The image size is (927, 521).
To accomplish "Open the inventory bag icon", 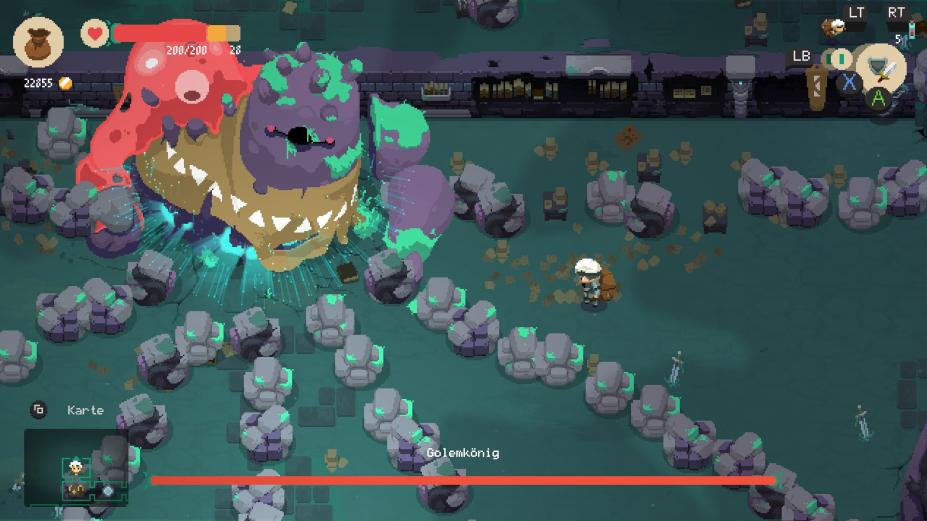I will [x=38, y=42].
